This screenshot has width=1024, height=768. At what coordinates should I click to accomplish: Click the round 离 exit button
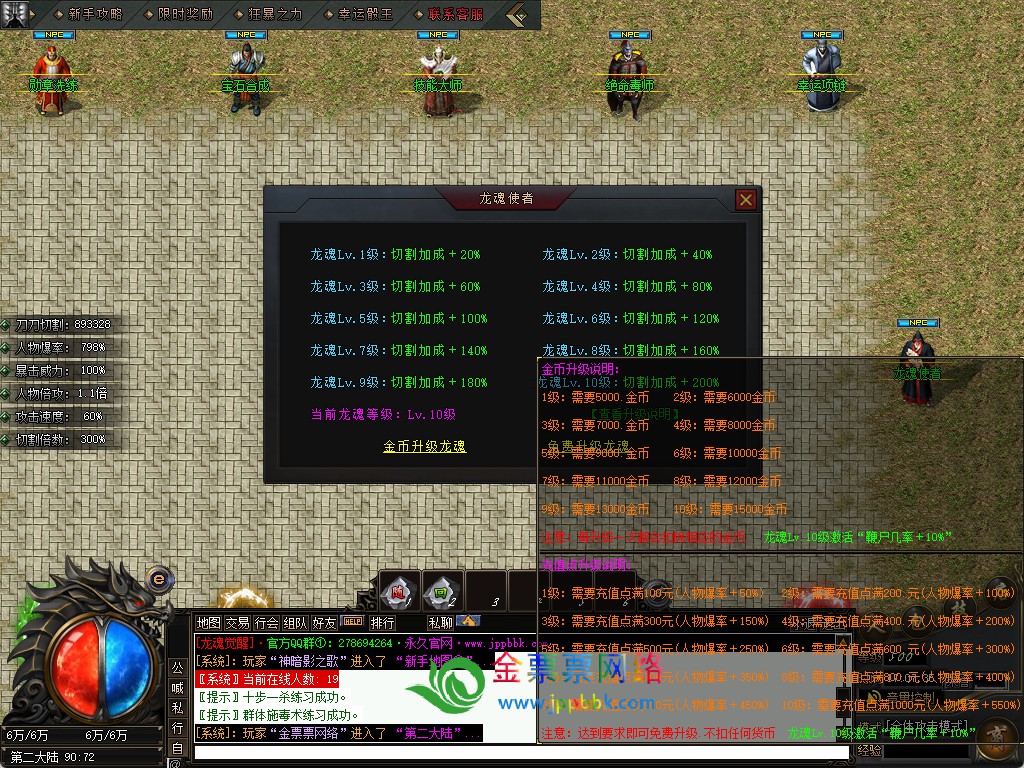click(x=995, y=736)
